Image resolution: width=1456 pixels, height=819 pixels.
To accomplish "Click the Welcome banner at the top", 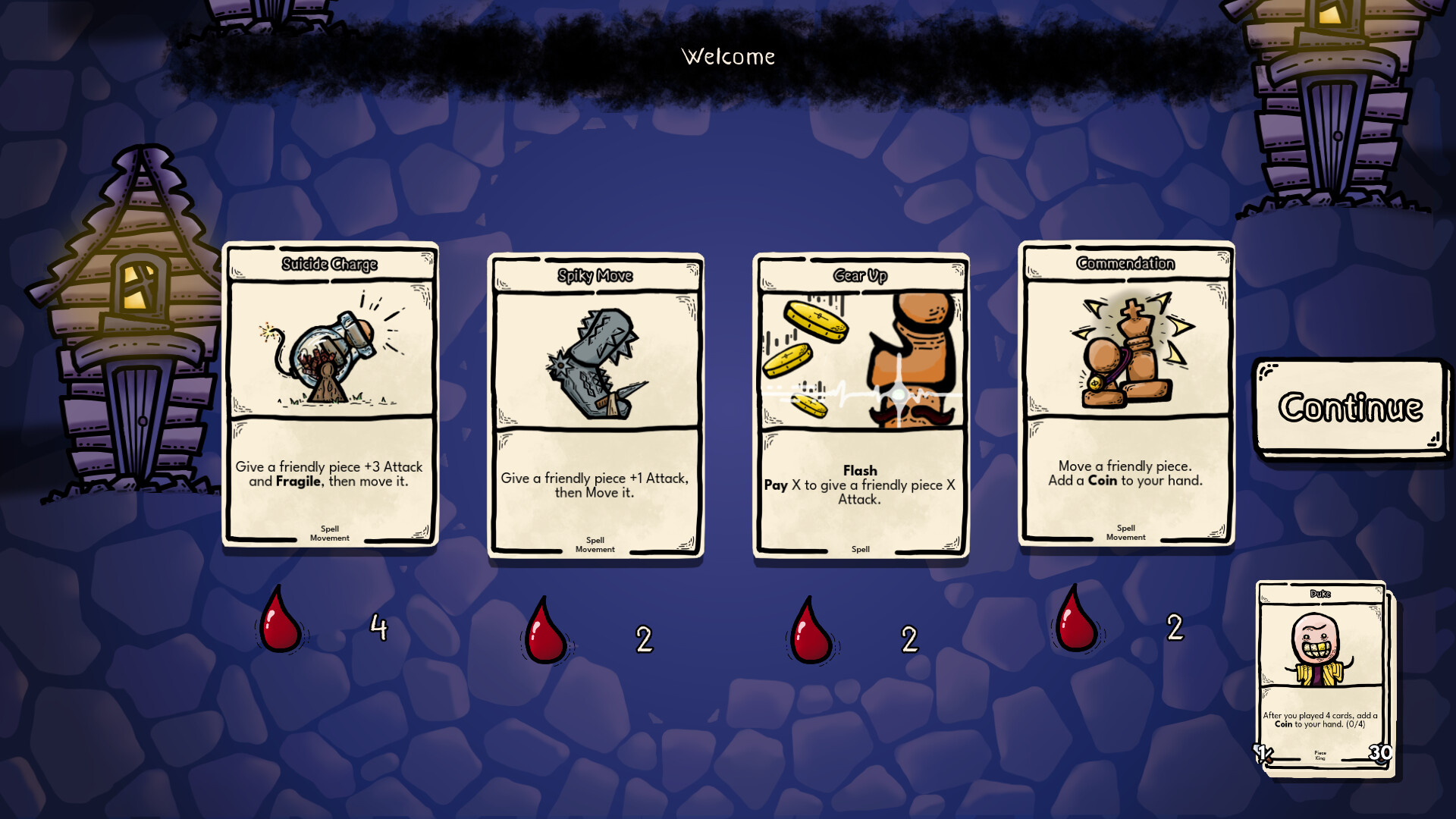I will [728, 55].
